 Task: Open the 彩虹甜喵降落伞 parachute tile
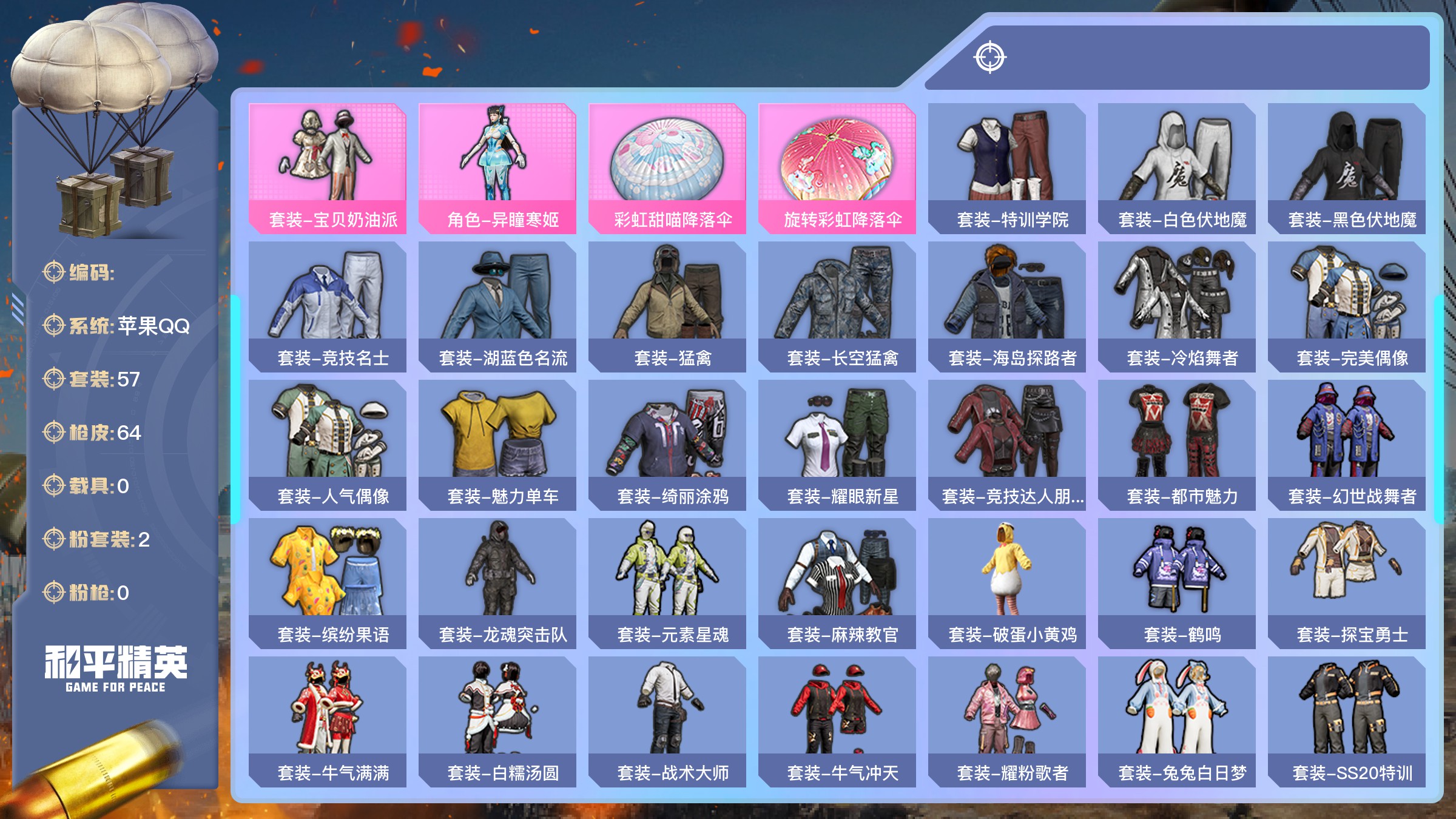coord(667,168)
